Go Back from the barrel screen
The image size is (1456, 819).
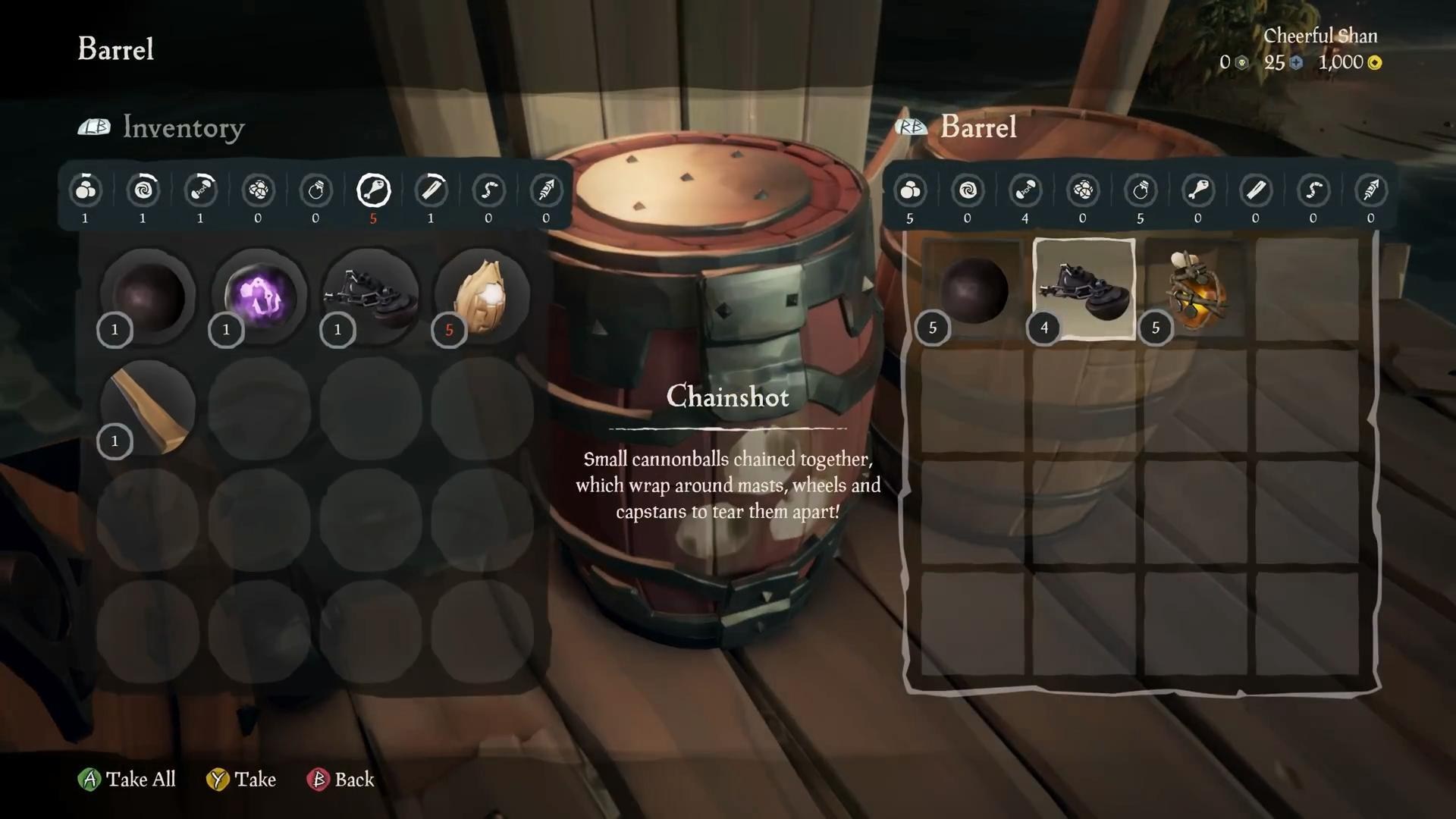click(340, 780)
